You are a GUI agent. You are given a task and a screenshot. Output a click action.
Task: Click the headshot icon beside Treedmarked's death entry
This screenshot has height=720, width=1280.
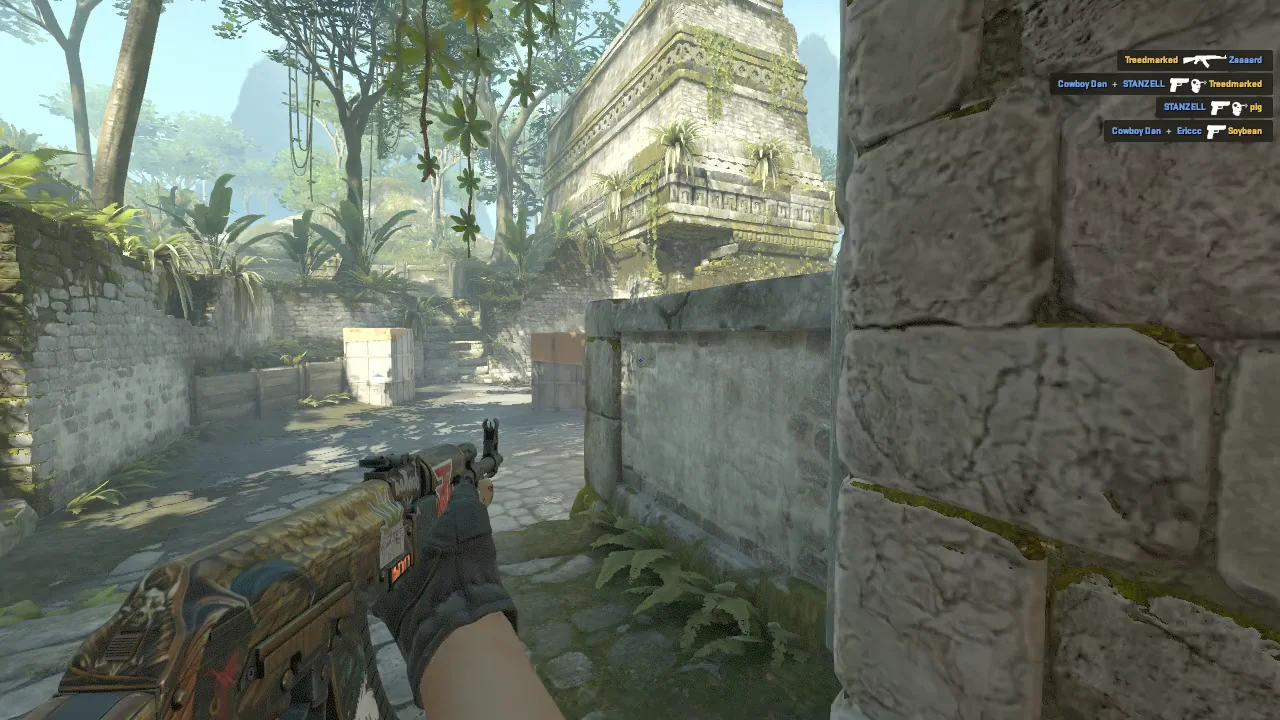point(1199,84)
